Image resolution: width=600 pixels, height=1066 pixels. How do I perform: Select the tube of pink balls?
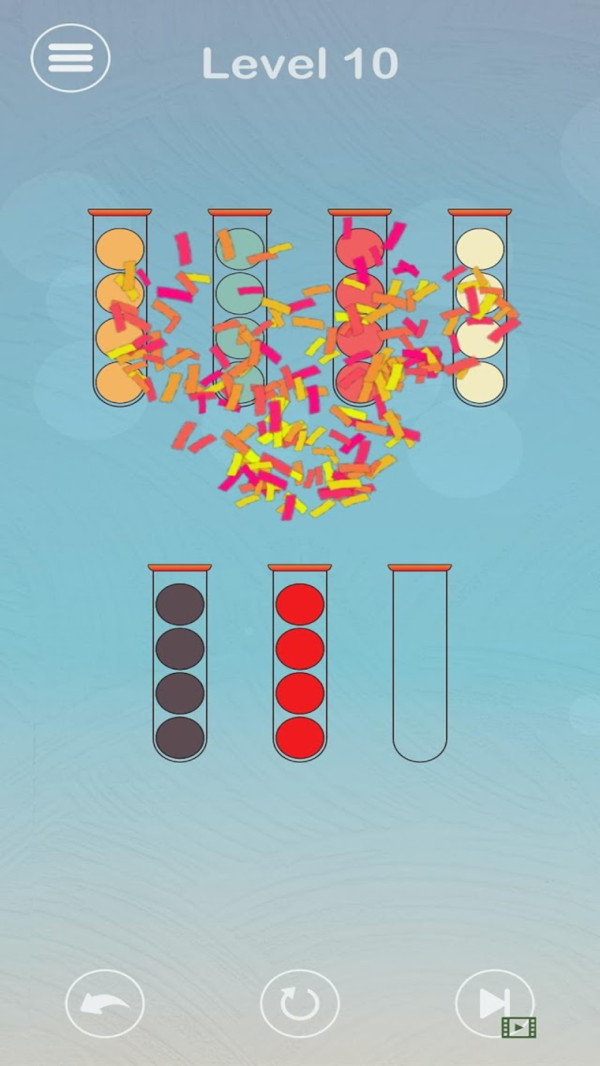tap(360, 310)
